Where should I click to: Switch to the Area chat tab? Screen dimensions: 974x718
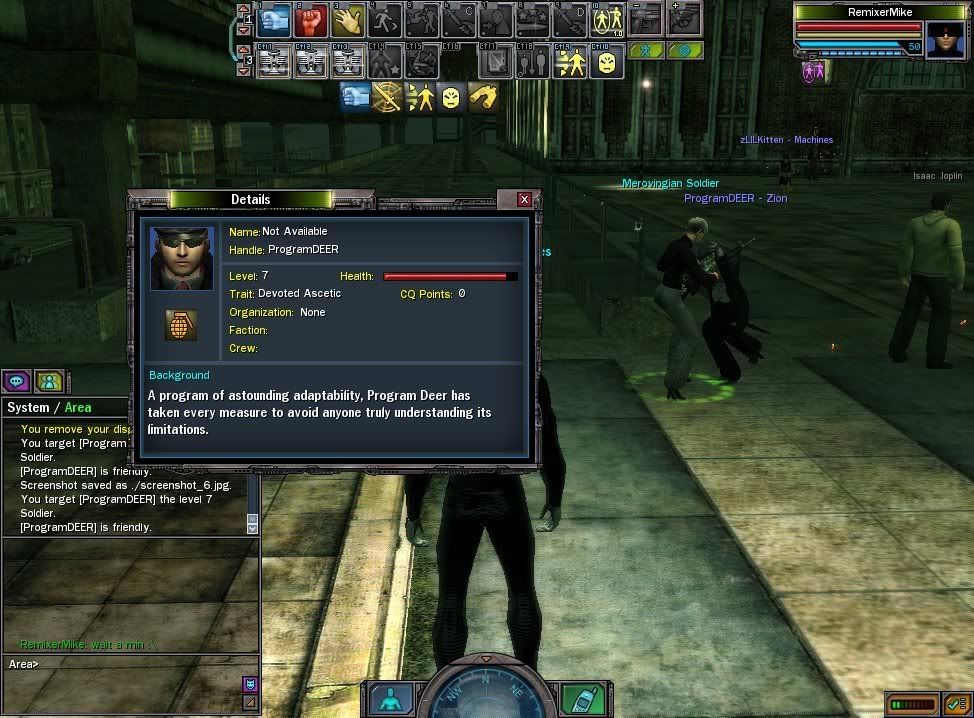78,407
